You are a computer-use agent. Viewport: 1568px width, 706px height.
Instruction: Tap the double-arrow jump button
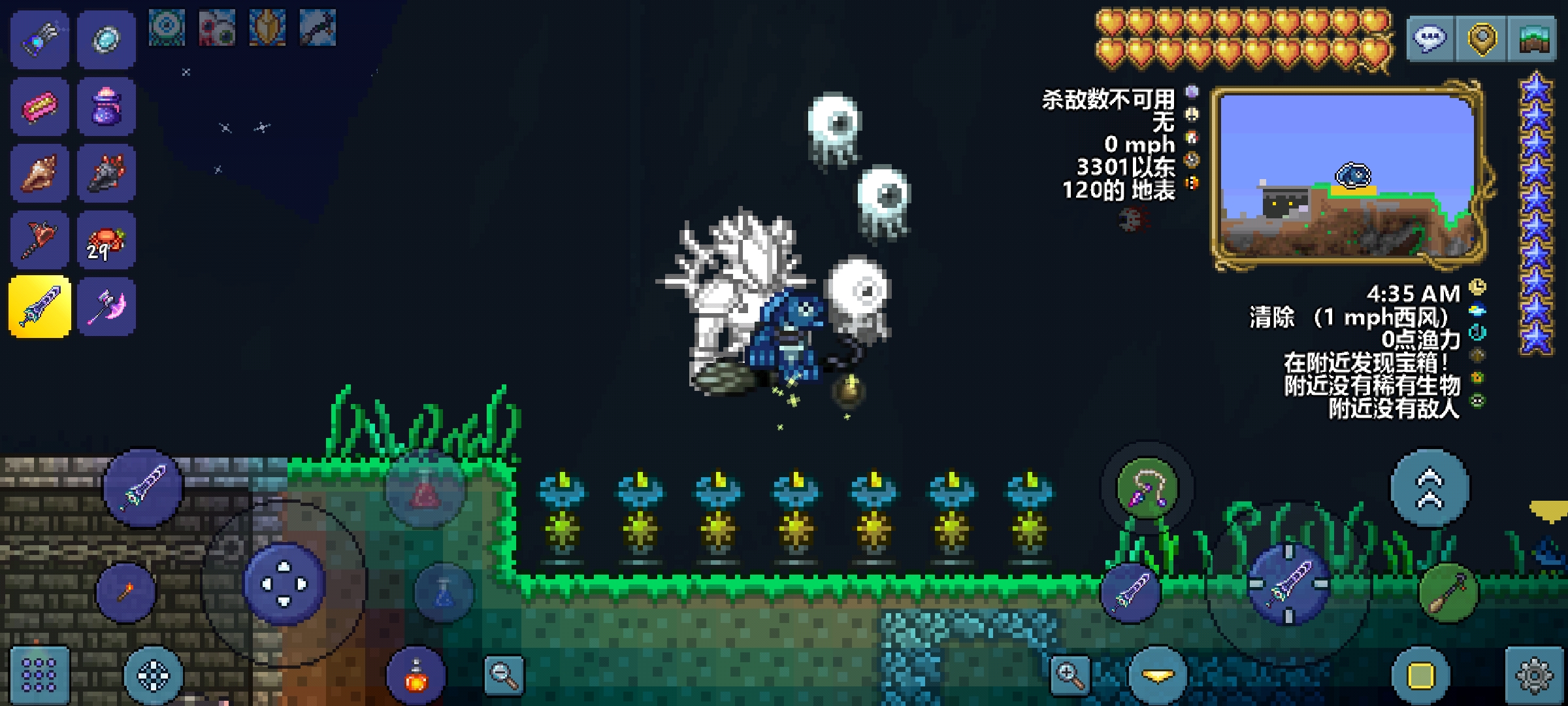[x=1429, y=488]
